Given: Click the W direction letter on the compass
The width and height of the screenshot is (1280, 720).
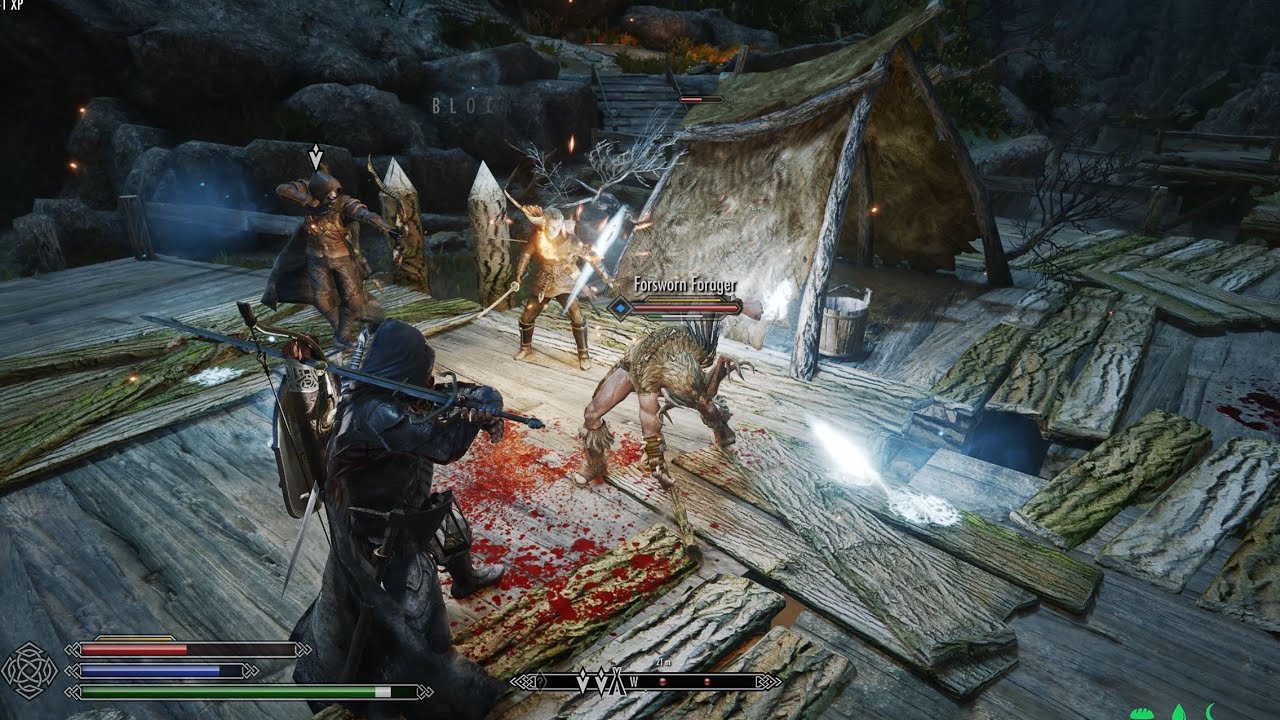Looking at the screenshot, I should tap(634, 682).
